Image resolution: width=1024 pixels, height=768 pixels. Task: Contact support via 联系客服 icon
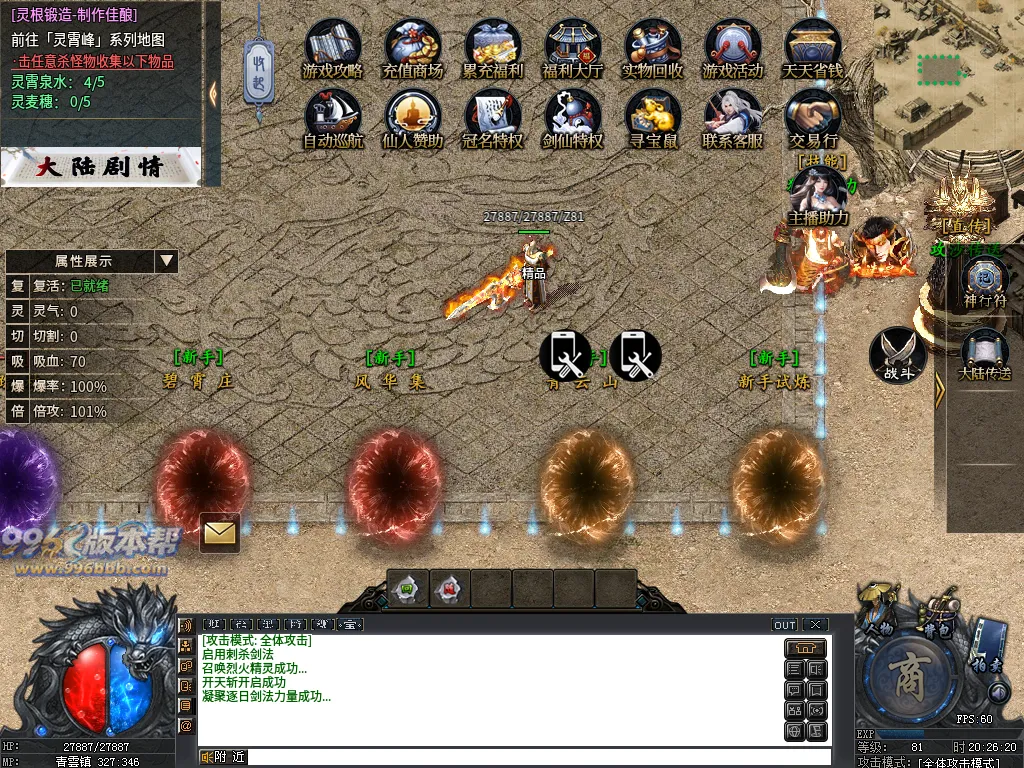pos(732,116)
